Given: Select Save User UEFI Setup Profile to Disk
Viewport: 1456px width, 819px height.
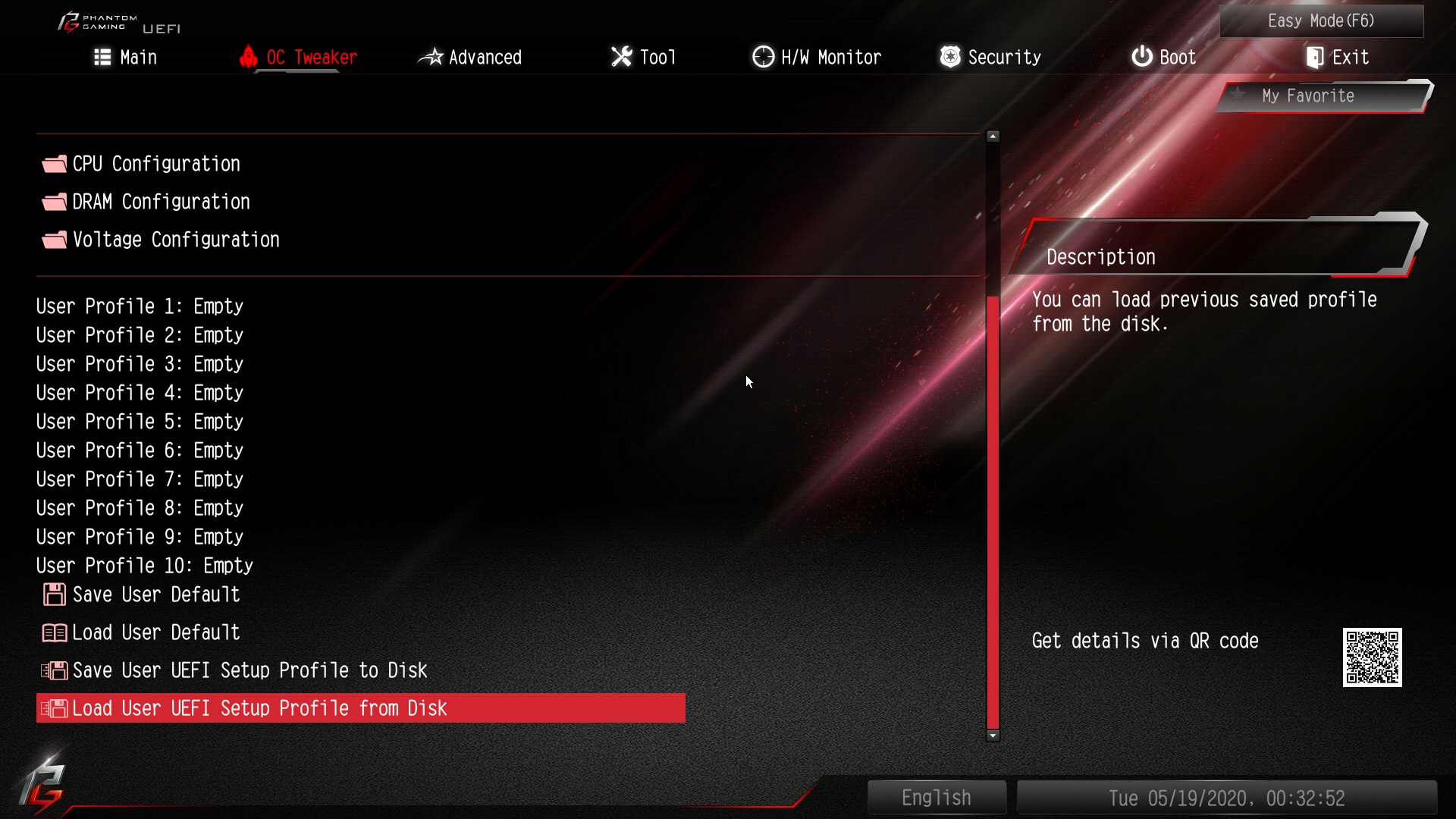Looking at the screenshot, I should coord(249,670).
